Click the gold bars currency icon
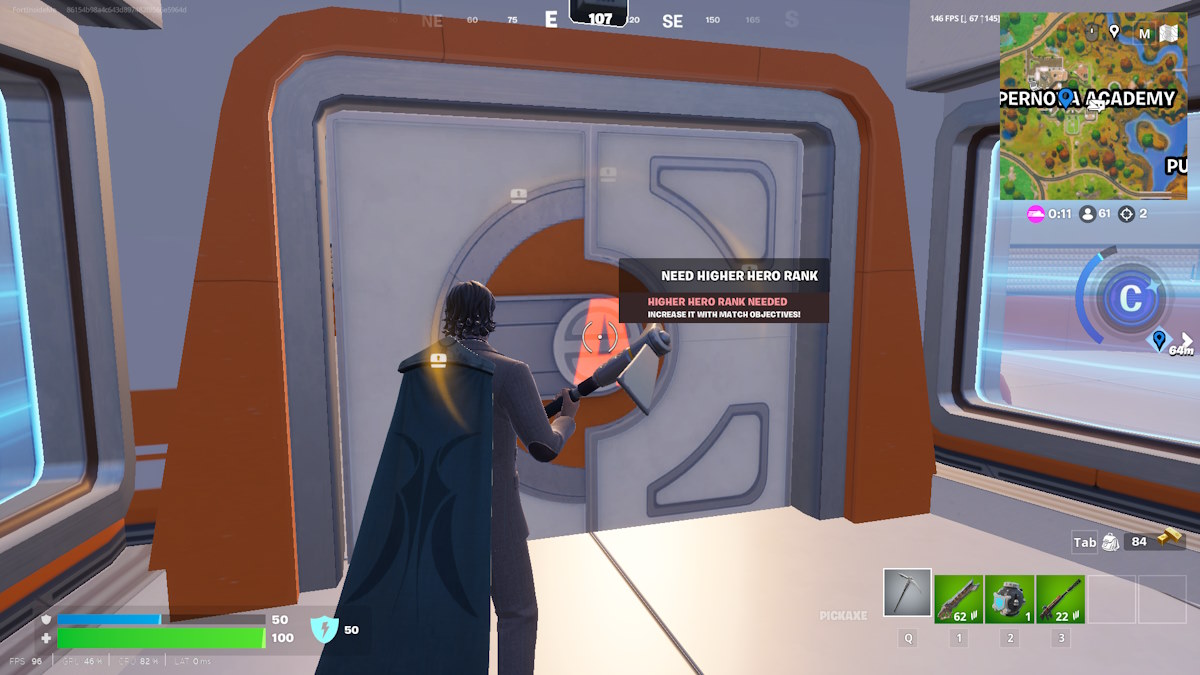The image size is (1200, 675). 1171,540
